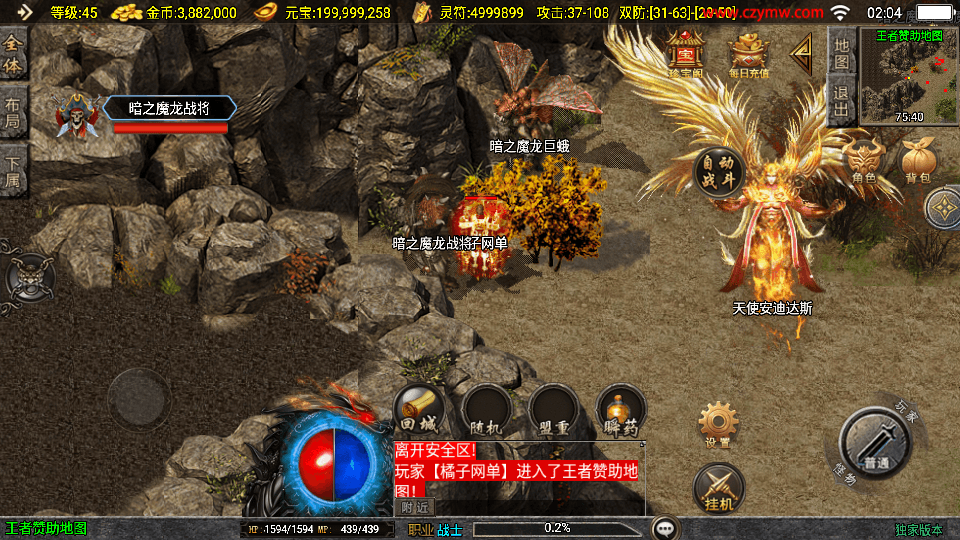
Task: Open the 设置 settings gear
Action: click(x=717, y=423)
